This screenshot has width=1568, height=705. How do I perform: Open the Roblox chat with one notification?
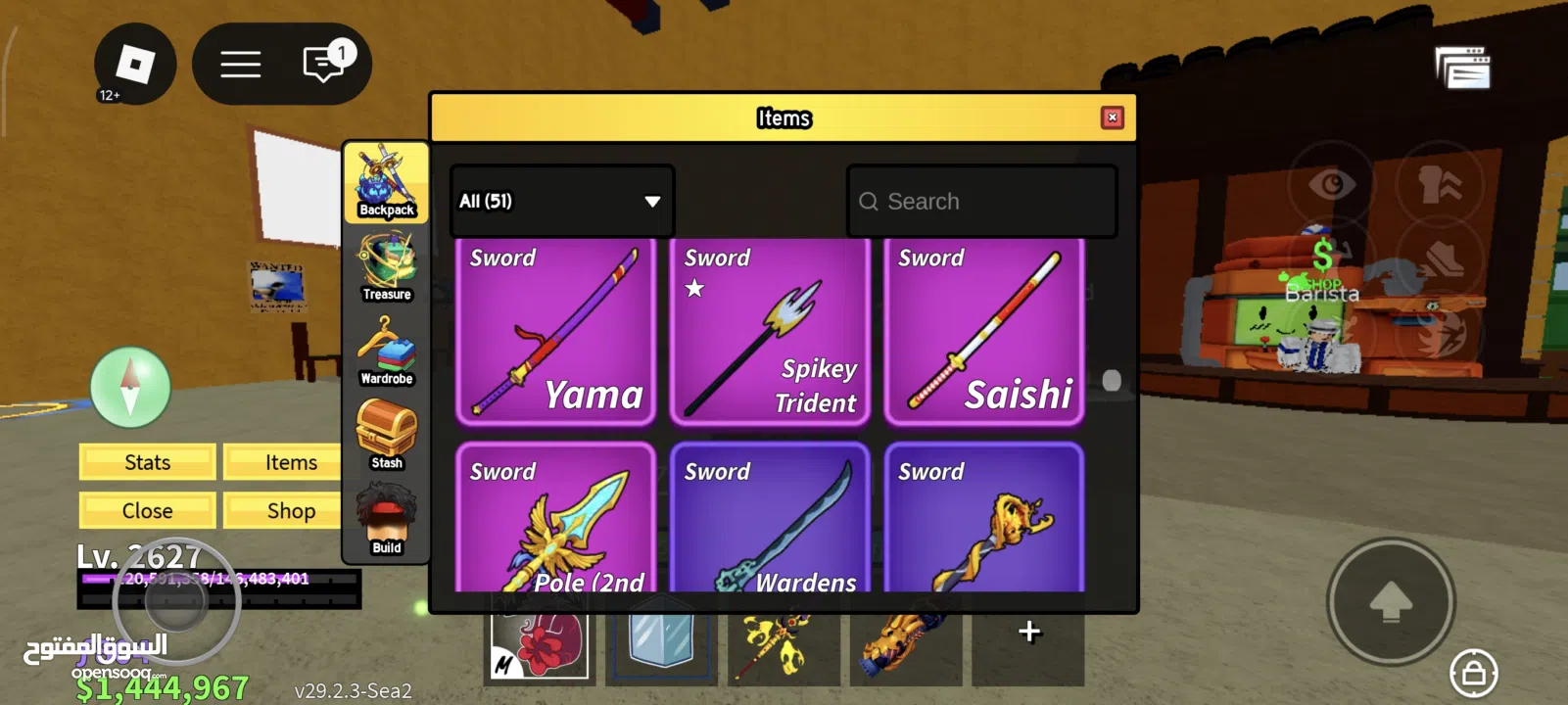pyautogui.click(x=324, y=65)
